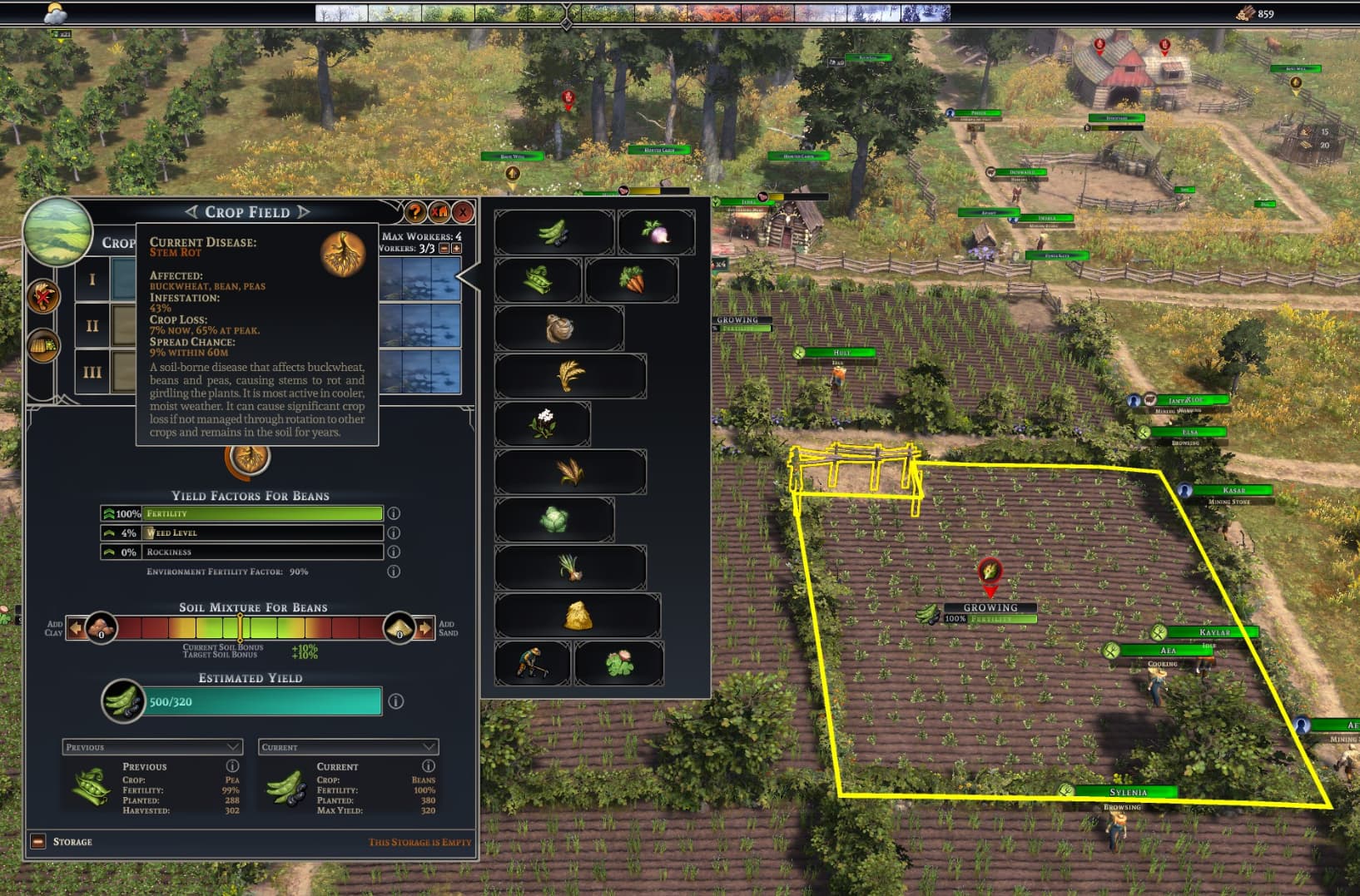1360x896 pixels.
Task: Collapse the Storage section
Action: pyautogui.click(x=38, y=841)
